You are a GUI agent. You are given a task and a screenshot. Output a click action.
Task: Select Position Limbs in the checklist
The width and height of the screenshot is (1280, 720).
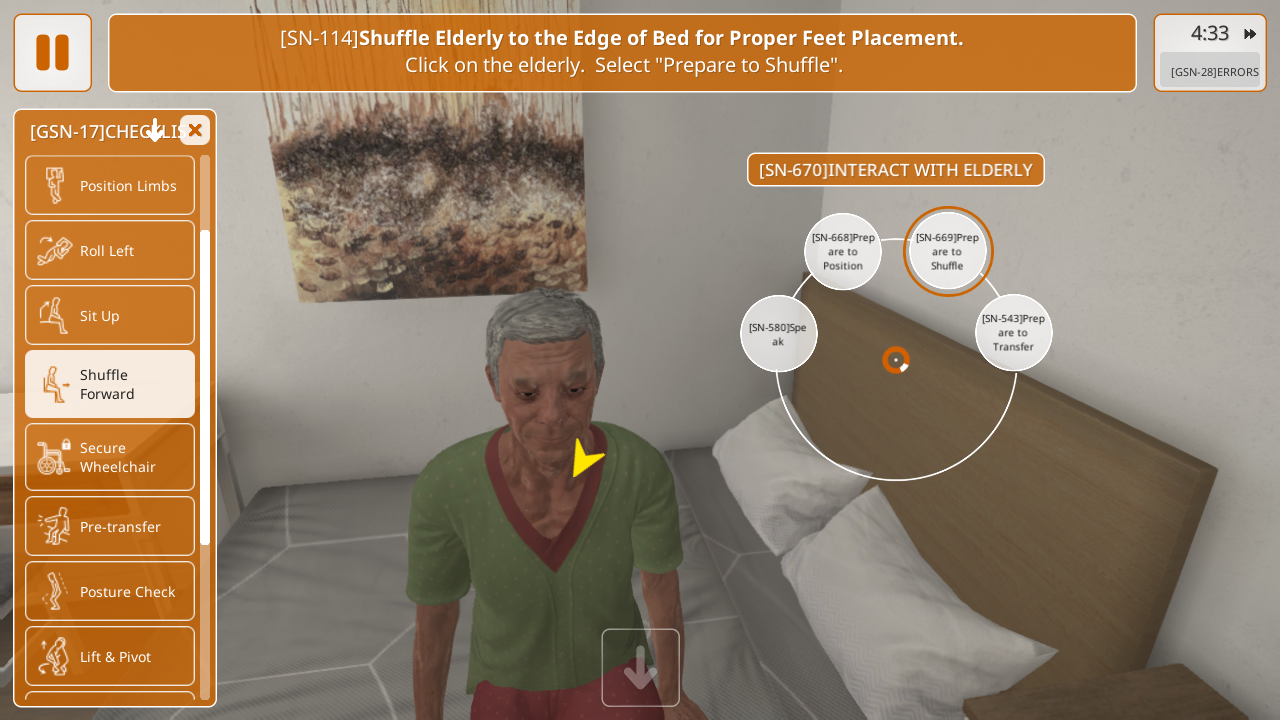click(x=110, y=185)
